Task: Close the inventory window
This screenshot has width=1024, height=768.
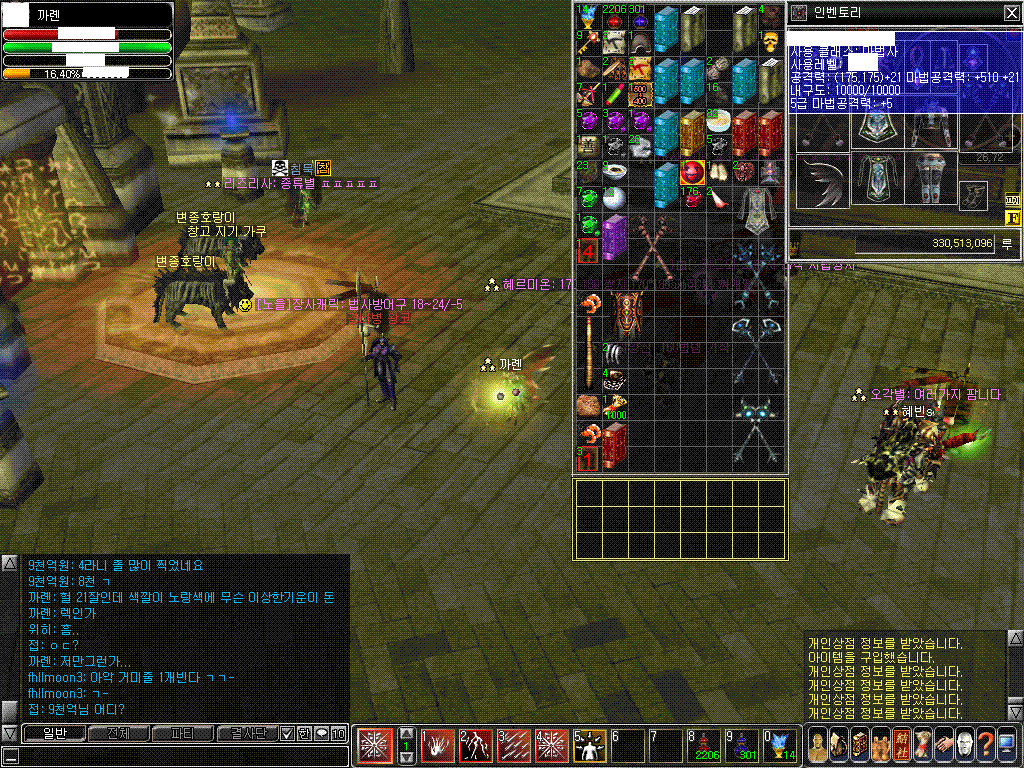Action: click(x=1011, y=13)
